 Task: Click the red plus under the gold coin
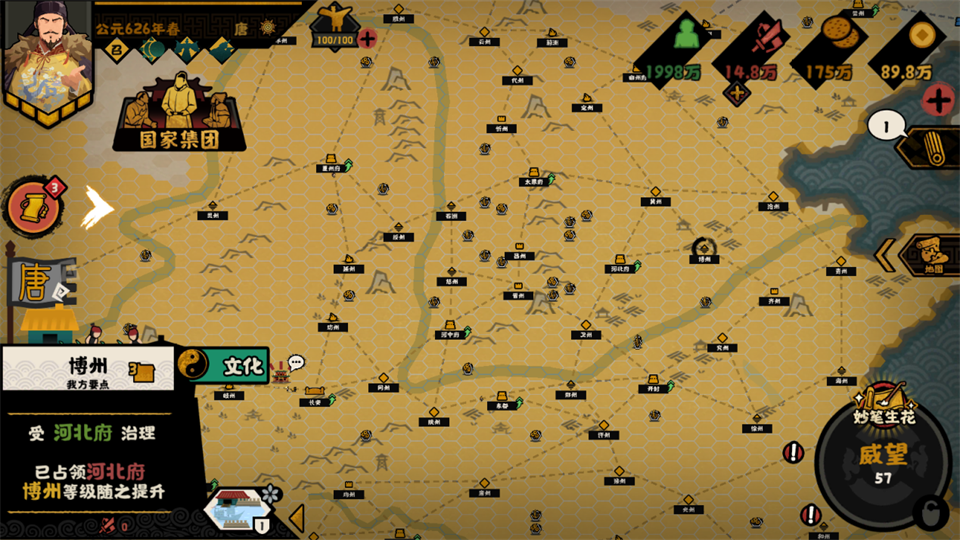tap(937, 100)
